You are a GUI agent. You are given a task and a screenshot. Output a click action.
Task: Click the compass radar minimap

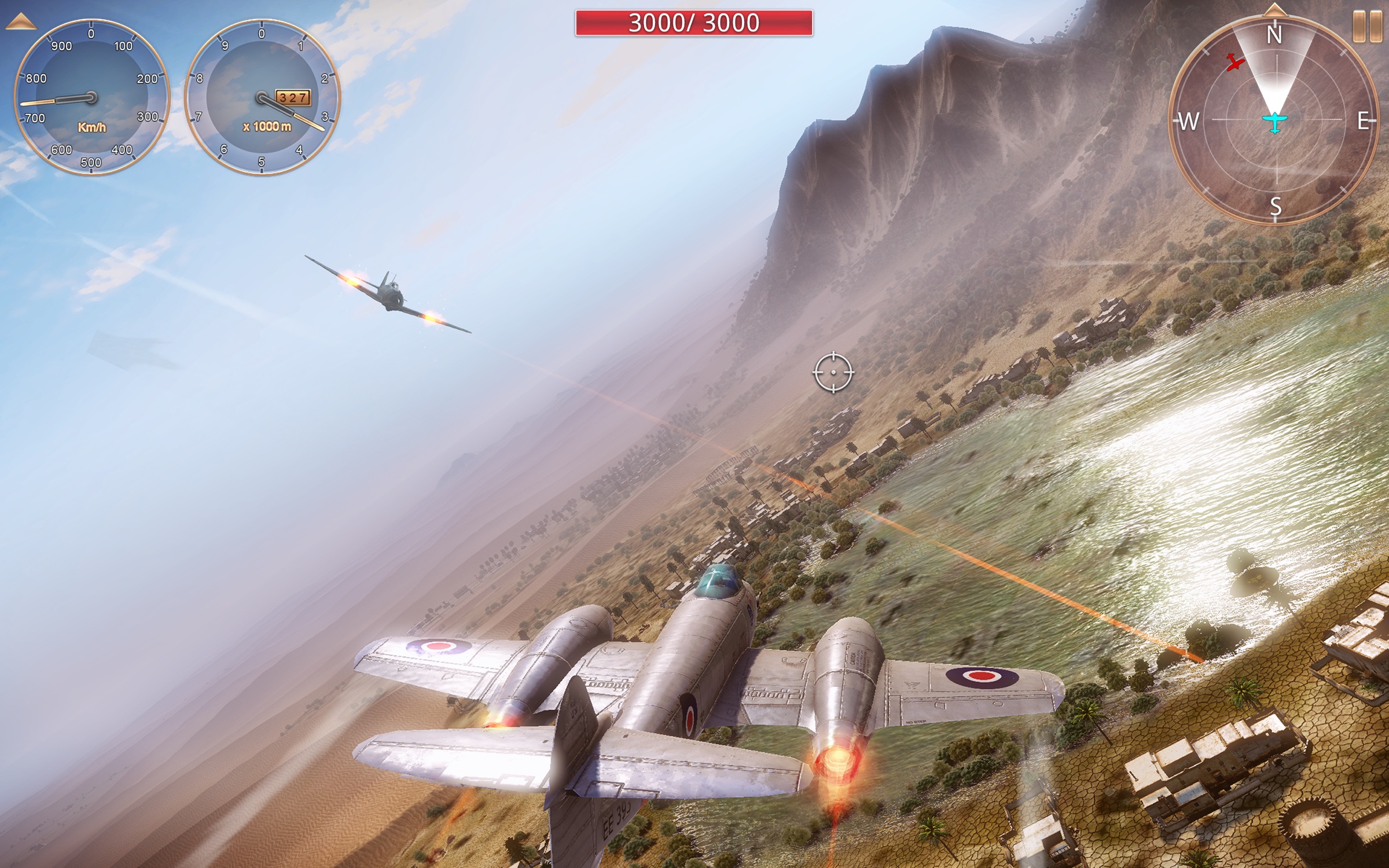tap(1274, 120)
